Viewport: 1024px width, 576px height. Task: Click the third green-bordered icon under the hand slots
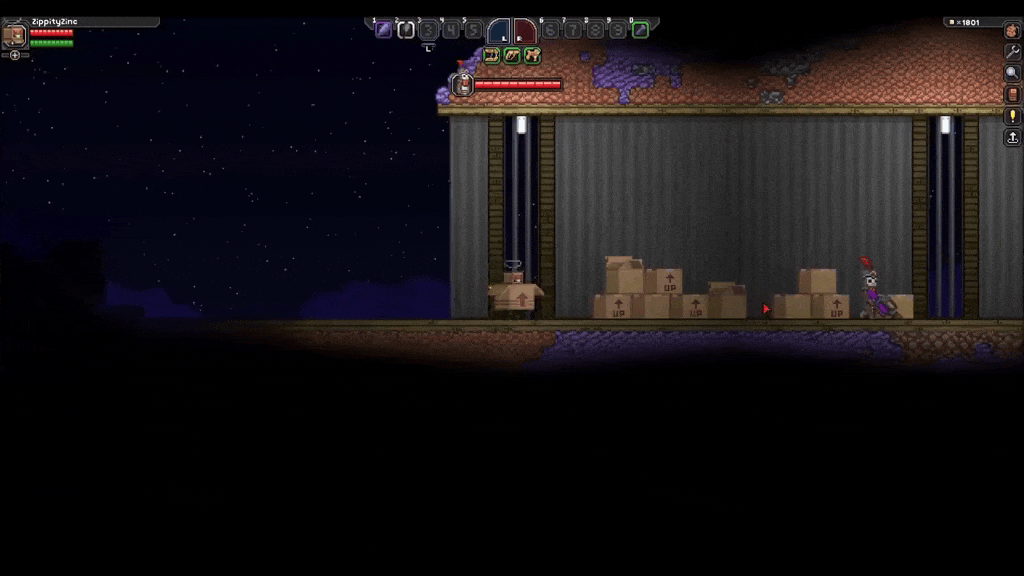(x=532, y=56)
